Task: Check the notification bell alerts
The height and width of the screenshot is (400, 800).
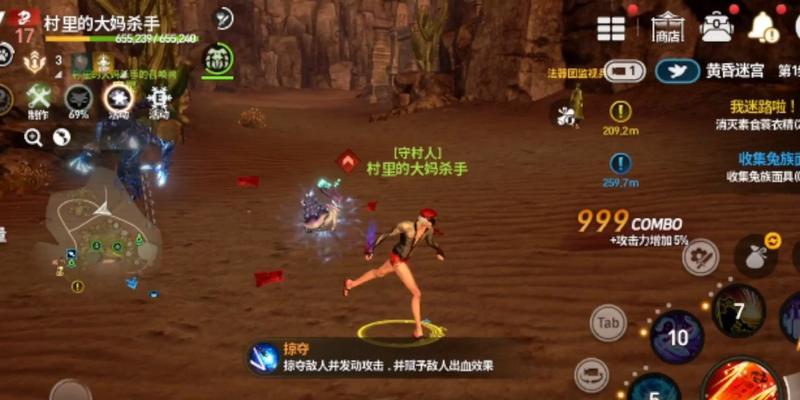Action: pyautogui.click(x=763, y=27)
